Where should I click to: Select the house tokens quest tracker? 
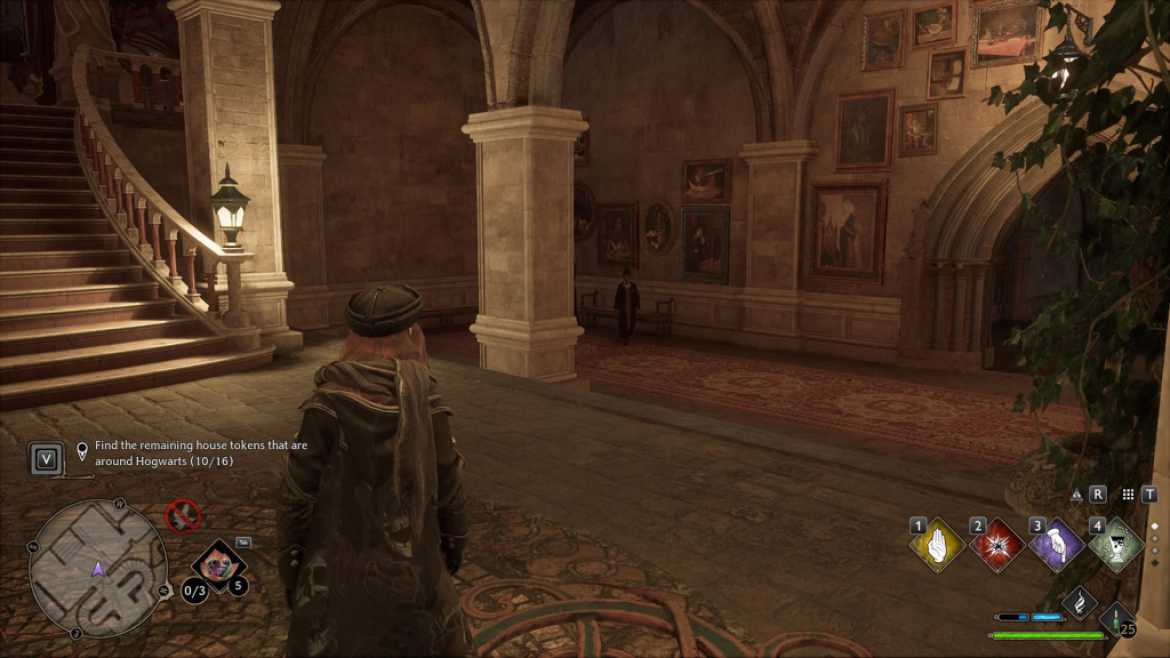(x=200, y=453)
